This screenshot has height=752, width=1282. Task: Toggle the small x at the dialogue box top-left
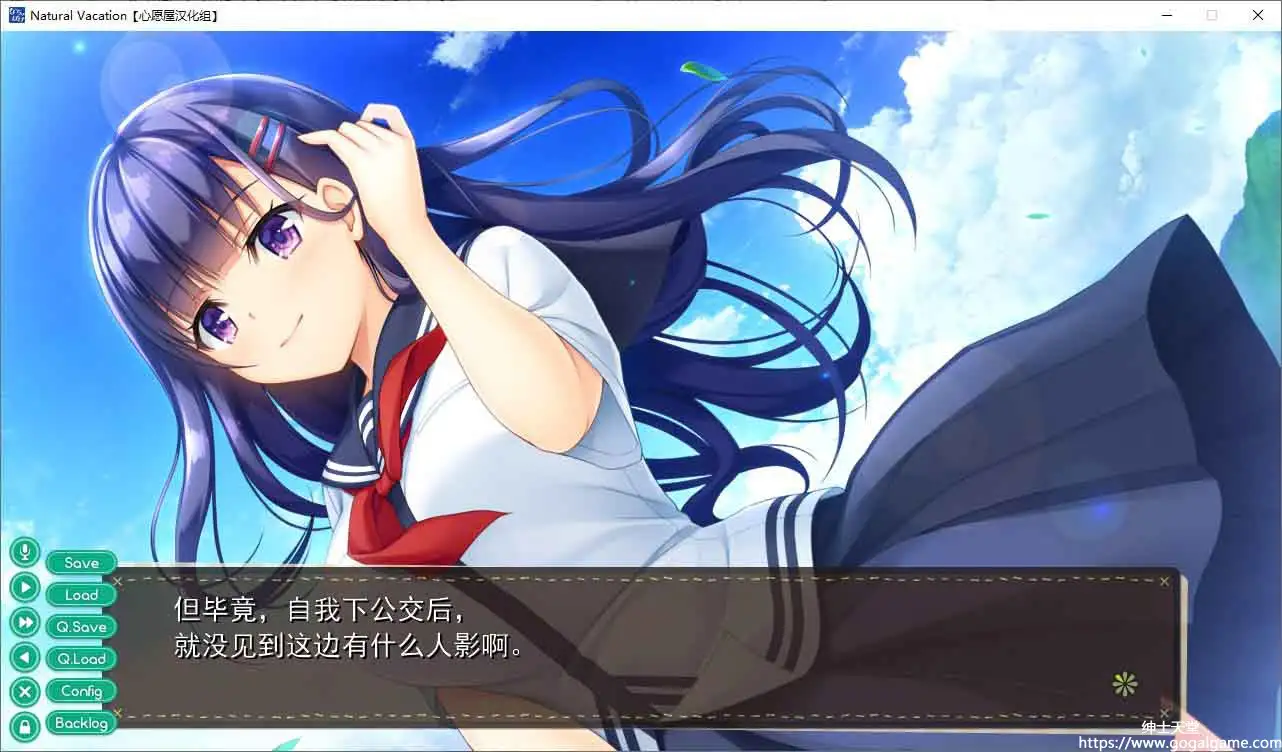coord(117,581)
